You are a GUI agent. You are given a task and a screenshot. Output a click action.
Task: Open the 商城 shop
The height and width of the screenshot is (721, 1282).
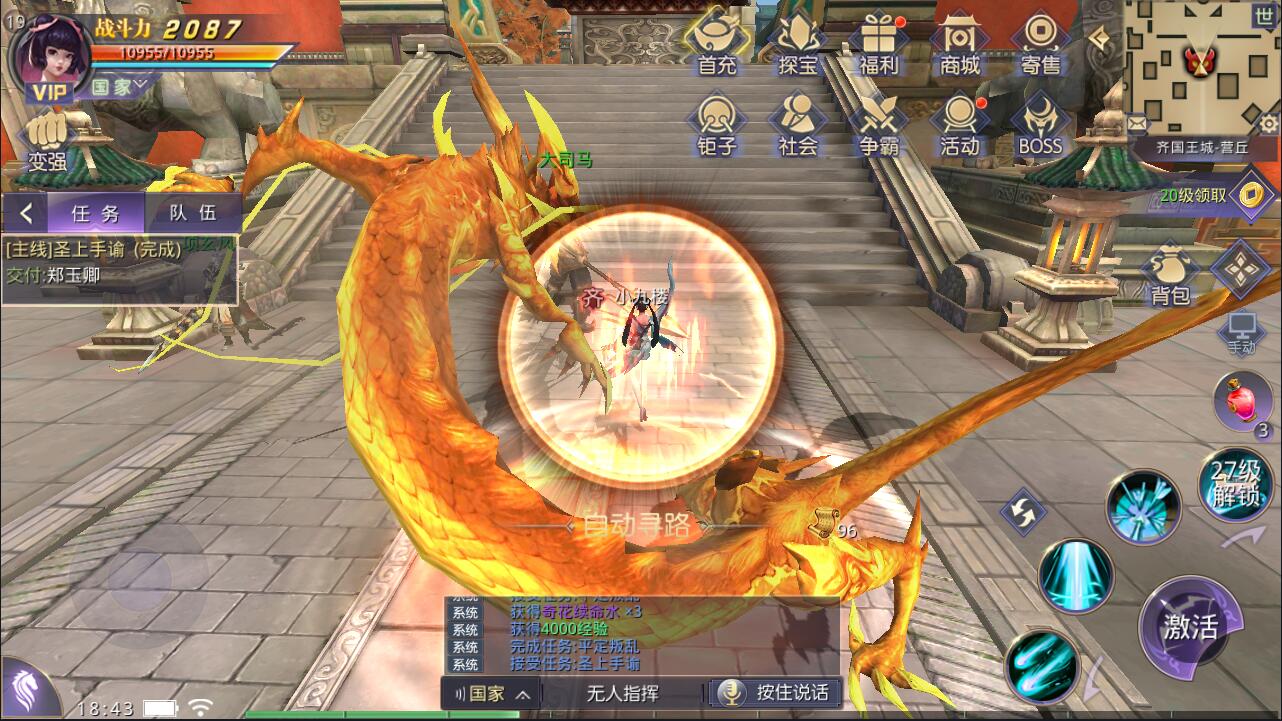959,45
